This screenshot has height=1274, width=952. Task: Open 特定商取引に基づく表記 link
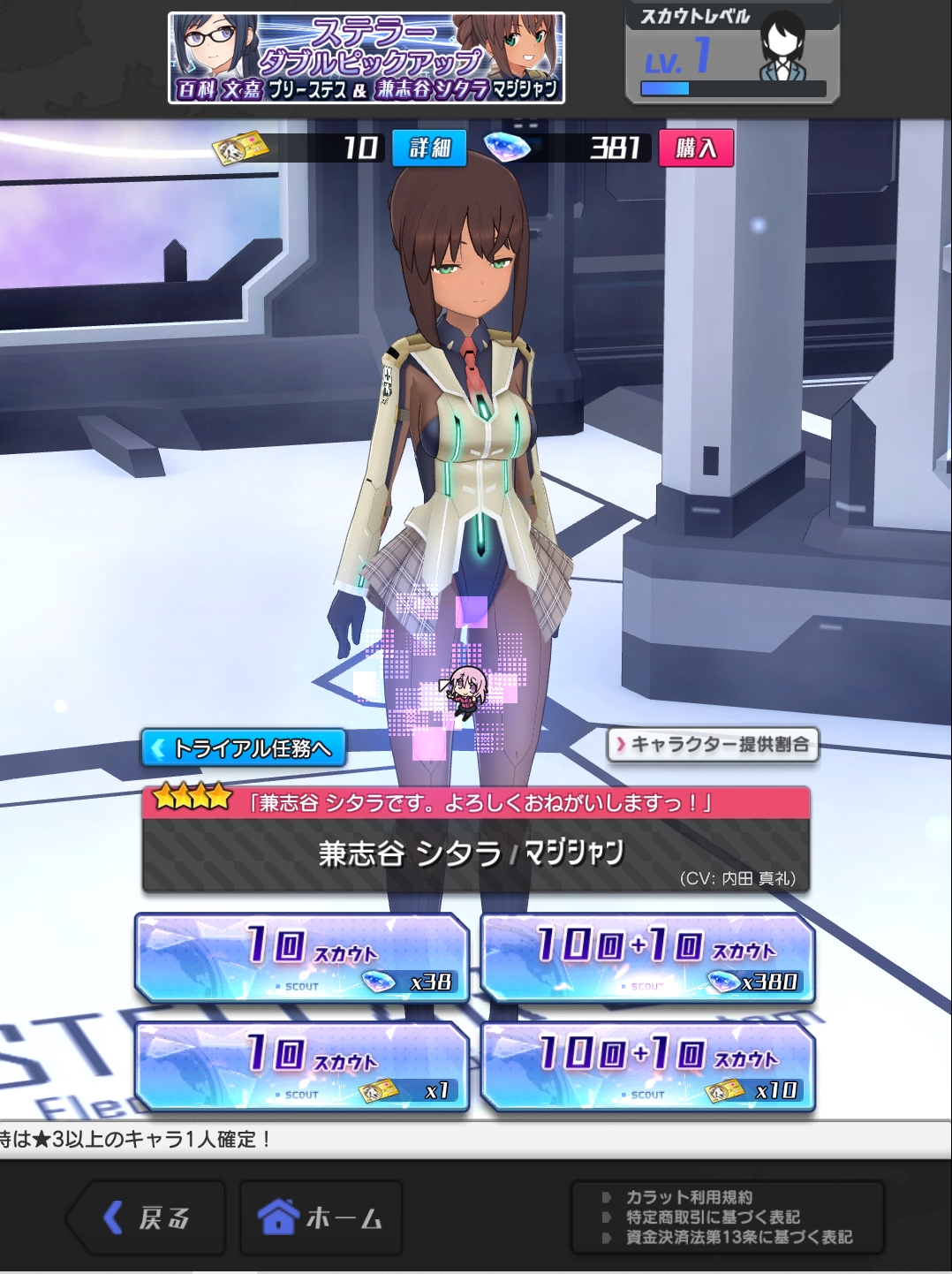click(x=712, y=1217)
